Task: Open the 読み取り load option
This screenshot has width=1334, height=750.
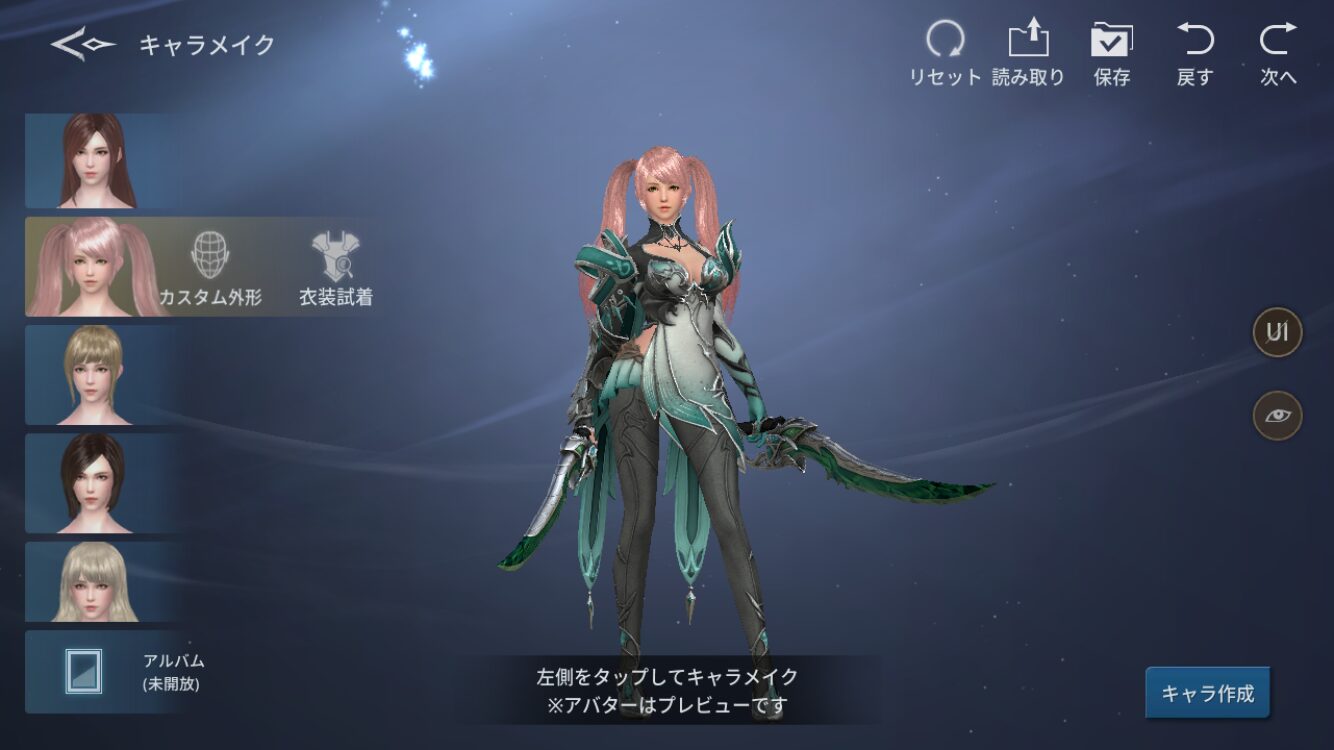Action: pyautogui.click(x=1028, y=54)
